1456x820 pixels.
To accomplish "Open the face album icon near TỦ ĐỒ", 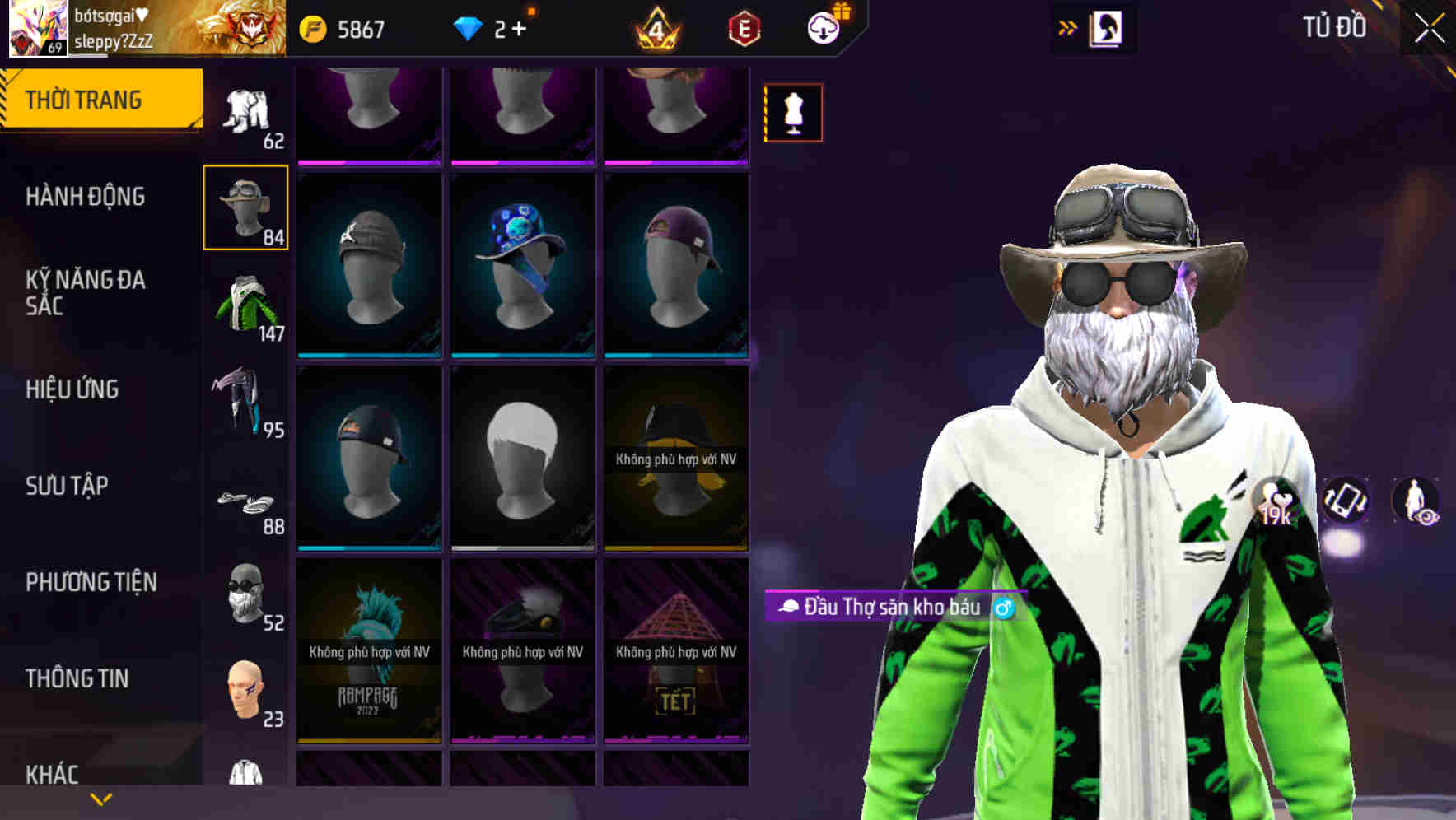I will (1106, 27).
